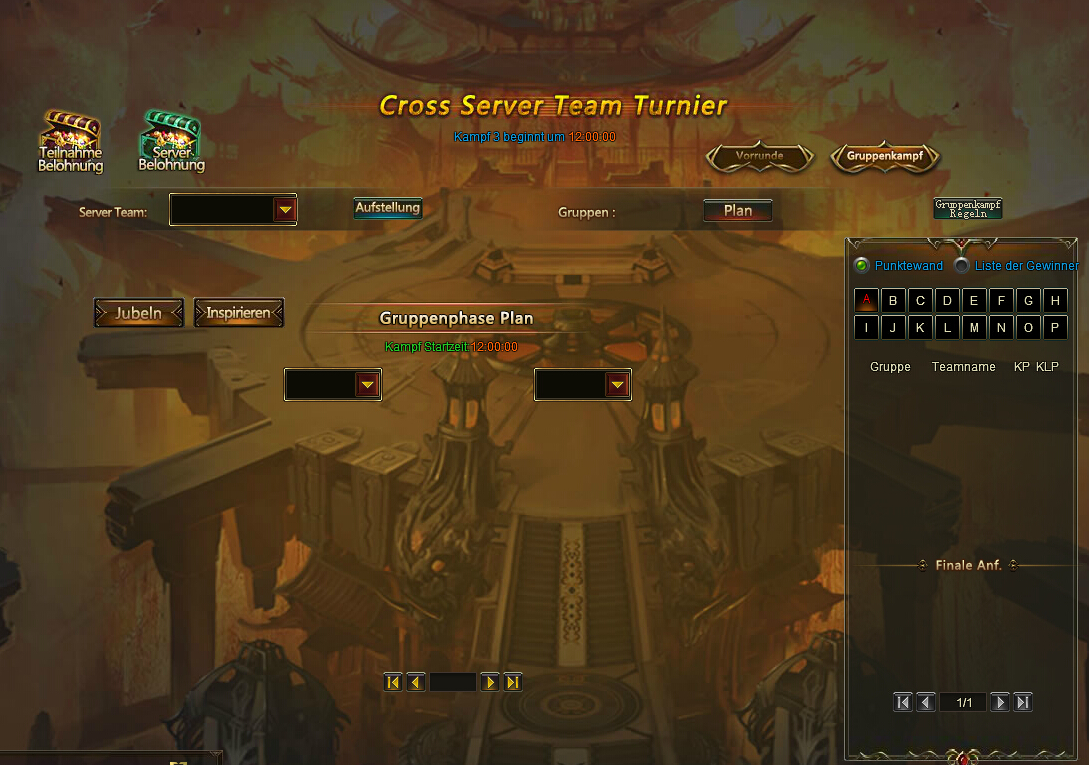
Task: Switch to the Gruppenkampf view
Action: pyautogui.click(x=885, y=156)
